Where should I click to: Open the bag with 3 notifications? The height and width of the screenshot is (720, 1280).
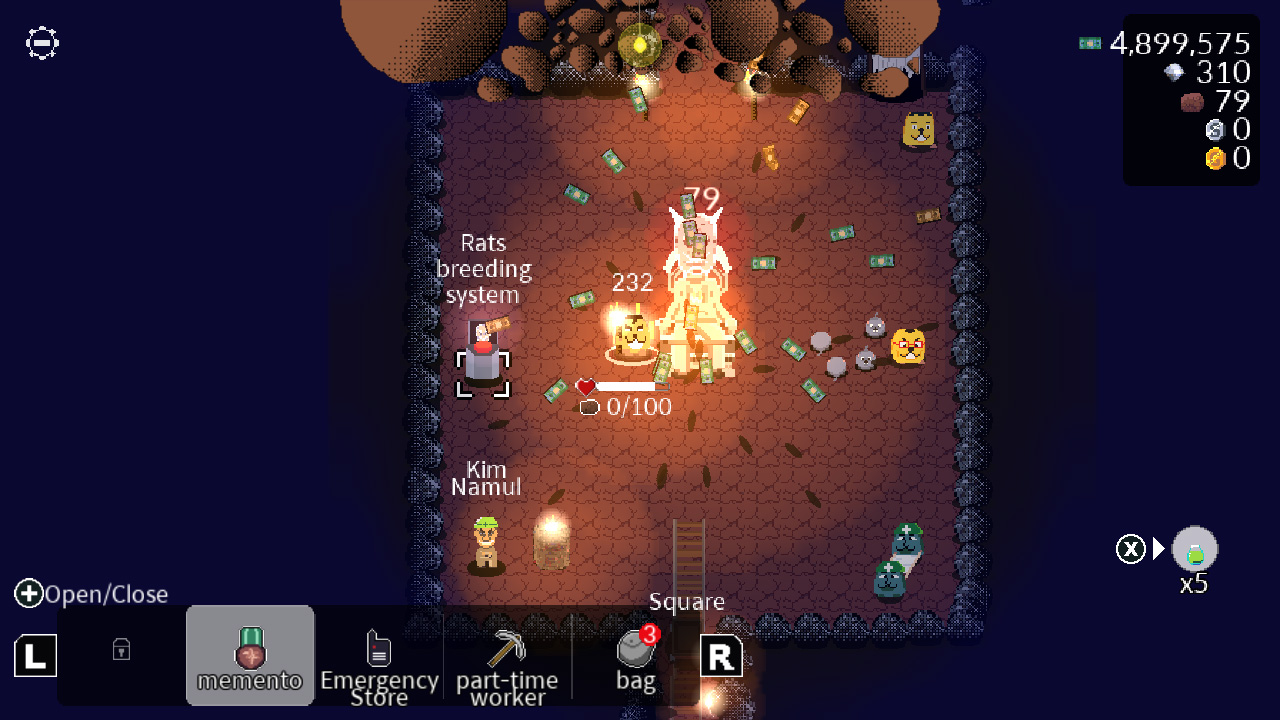tap(636, 655)
